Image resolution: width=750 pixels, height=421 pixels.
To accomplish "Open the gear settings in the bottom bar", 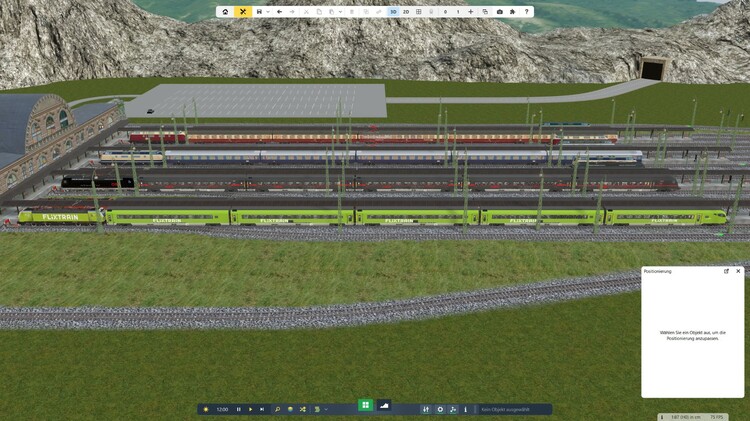I will coord(440,409).
